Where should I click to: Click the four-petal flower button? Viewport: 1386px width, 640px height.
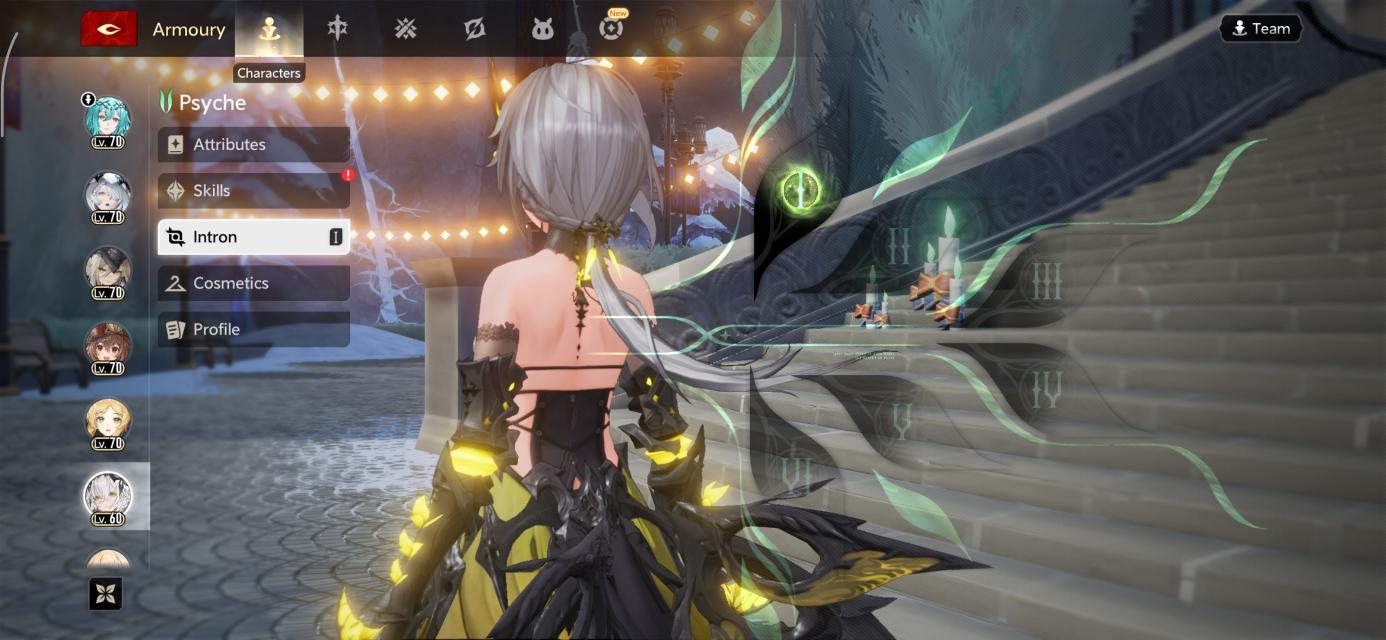106,594
